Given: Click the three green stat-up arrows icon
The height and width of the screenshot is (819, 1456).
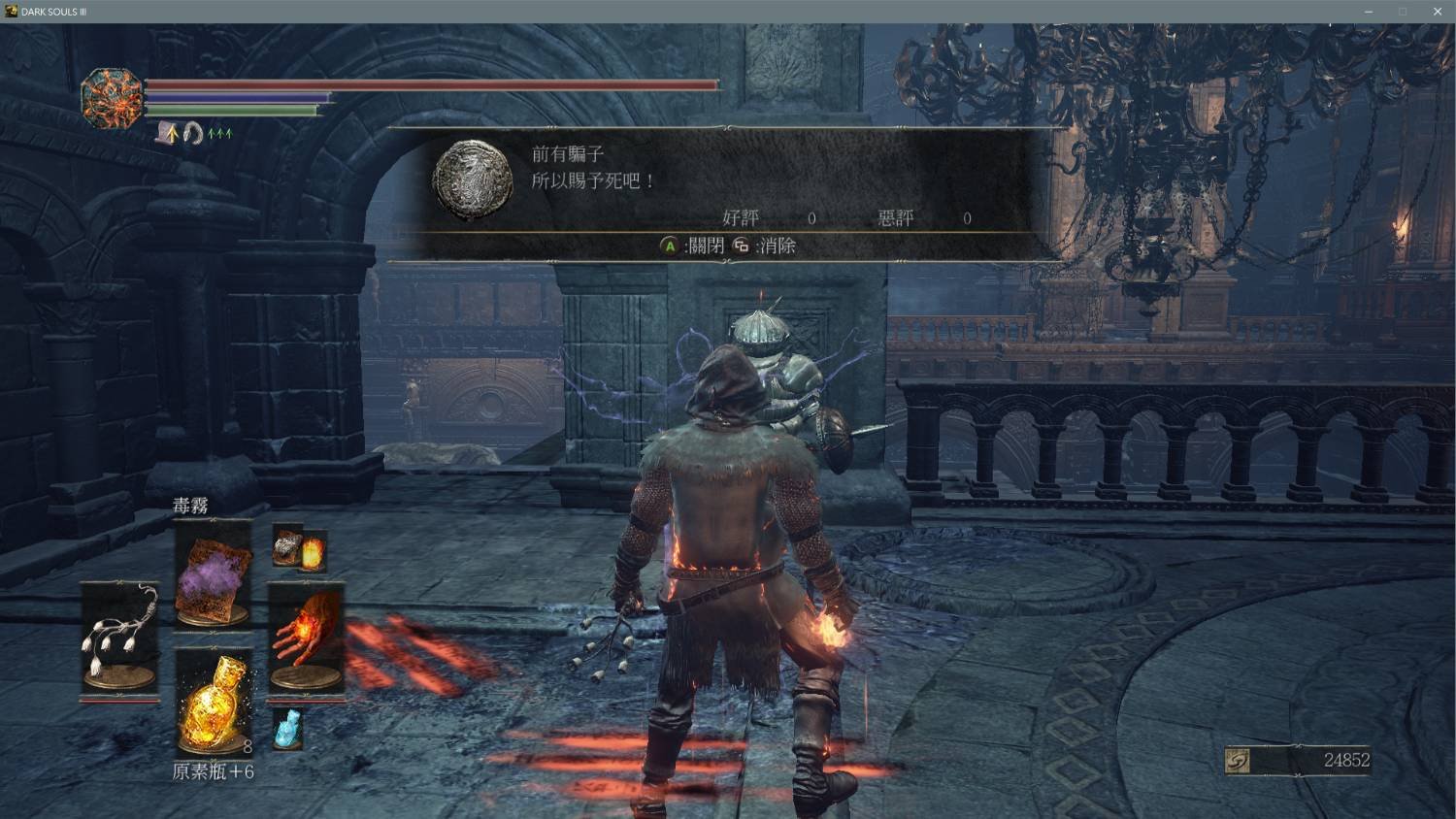Looking at the screenshot, I should (218, 131).
